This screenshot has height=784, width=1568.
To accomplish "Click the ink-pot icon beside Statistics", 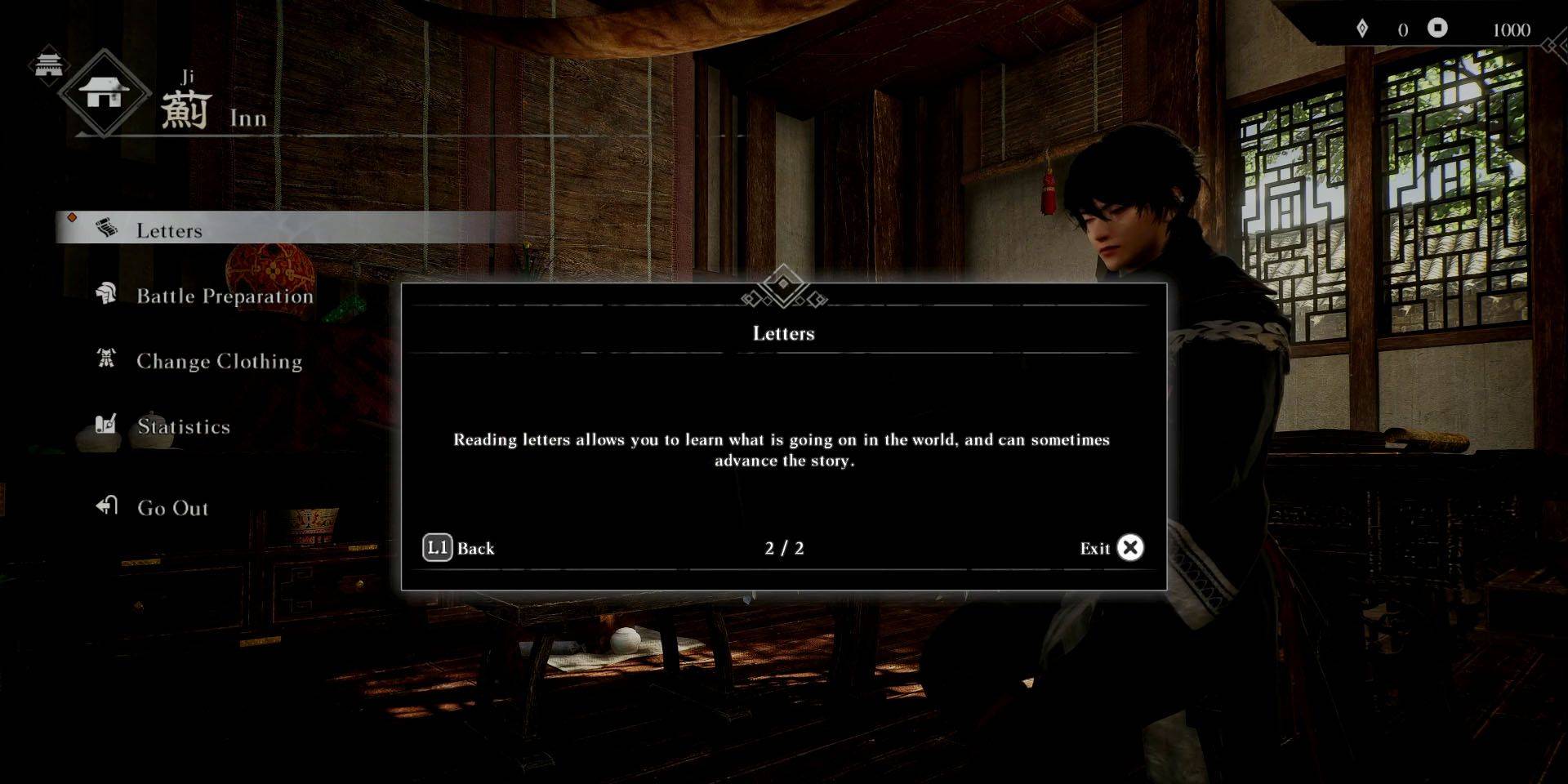I will coord(103,425).
